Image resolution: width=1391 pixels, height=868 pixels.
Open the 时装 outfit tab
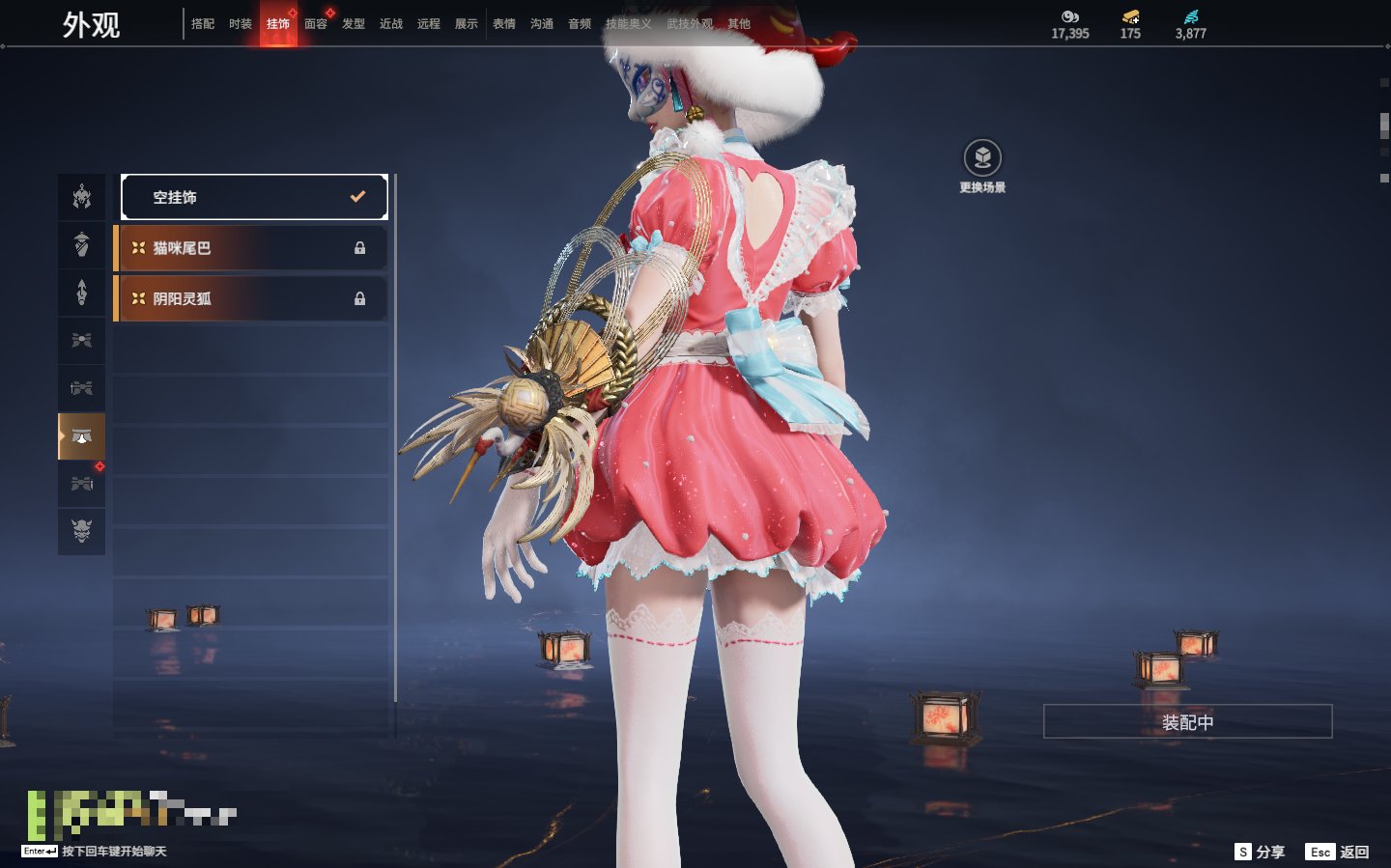point(241,24)
